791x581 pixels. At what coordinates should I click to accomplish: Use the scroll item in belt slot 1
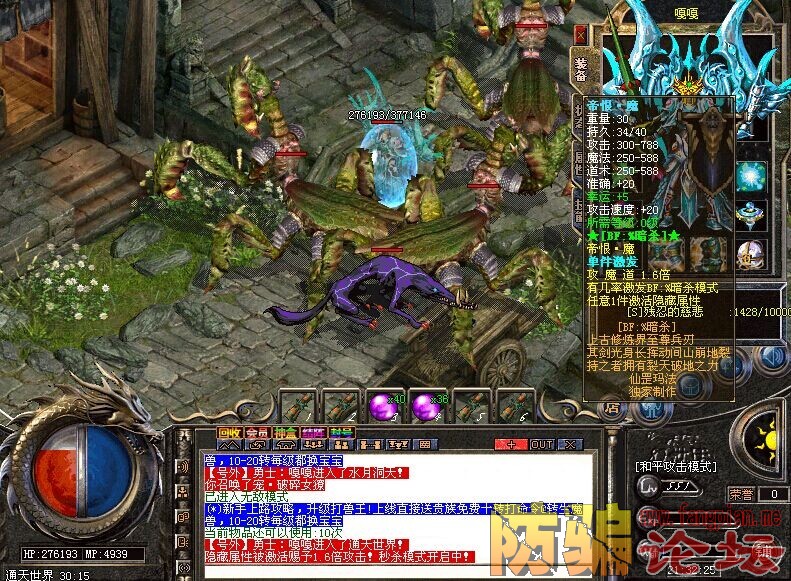298,407
